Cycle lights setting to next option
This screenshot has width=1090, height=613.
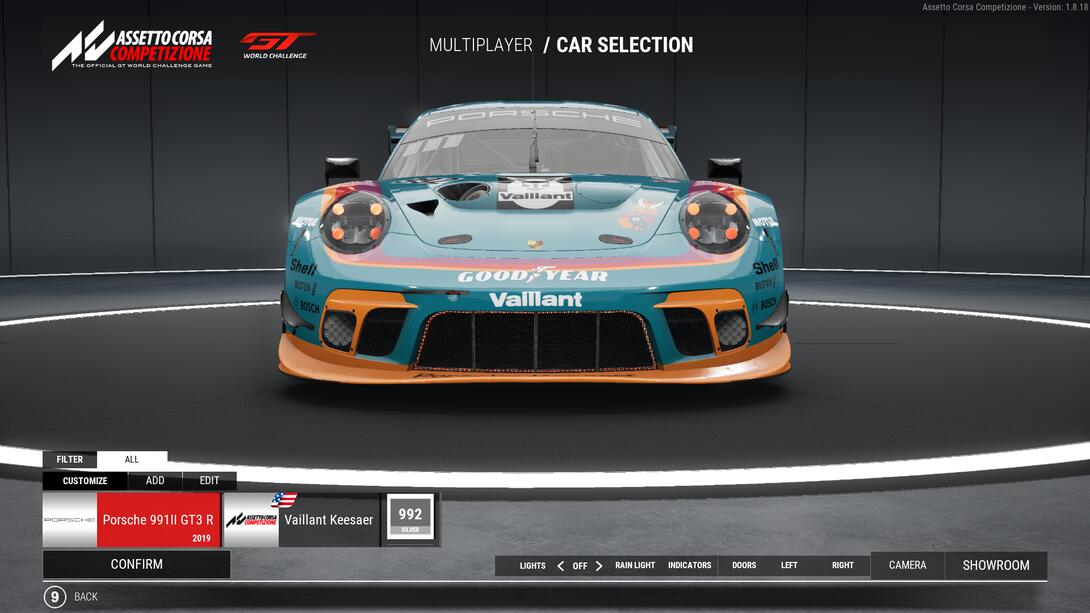point(599,566)
